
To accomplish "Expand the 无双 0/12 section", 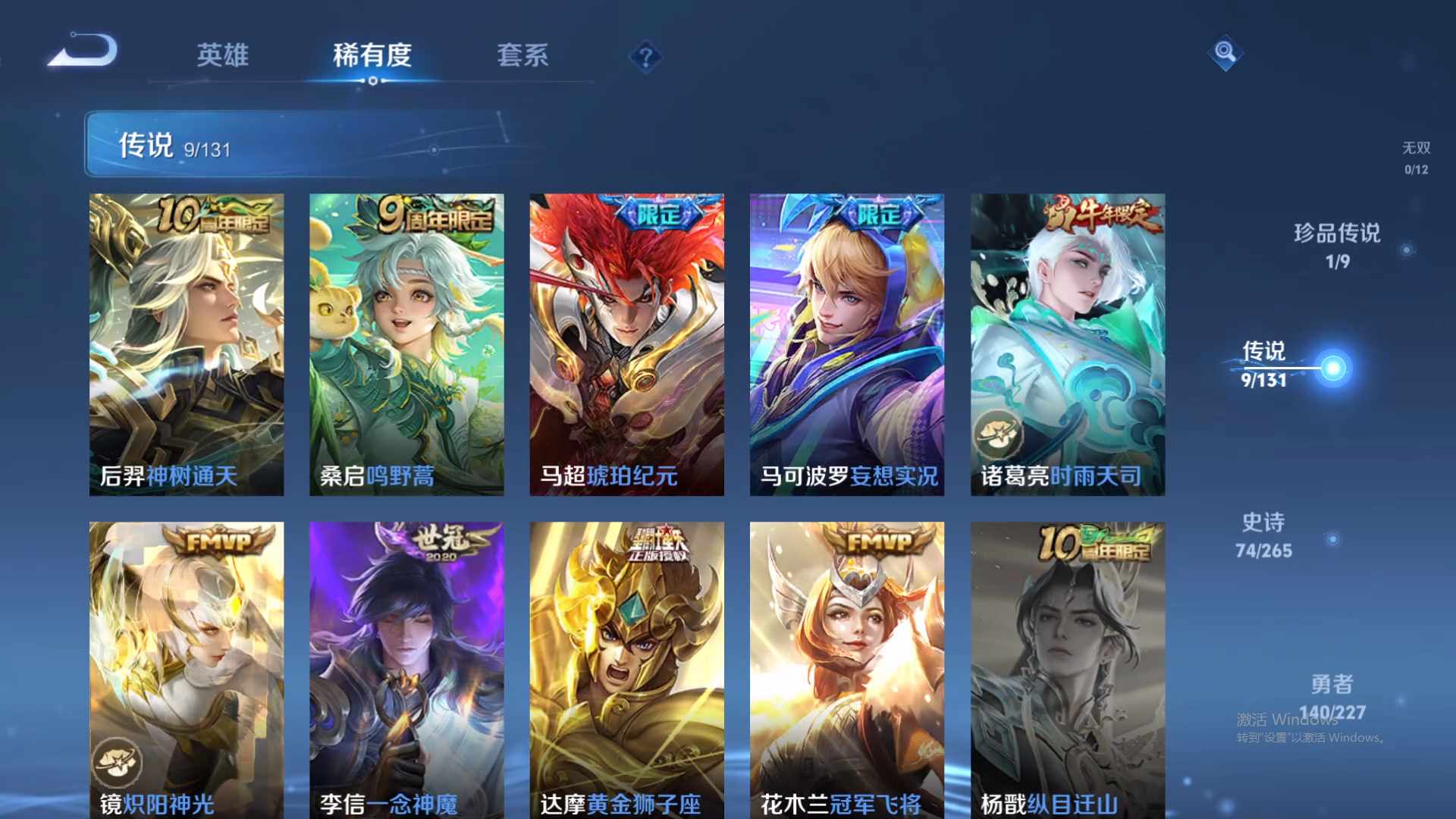I will (x=1415, y=157).
